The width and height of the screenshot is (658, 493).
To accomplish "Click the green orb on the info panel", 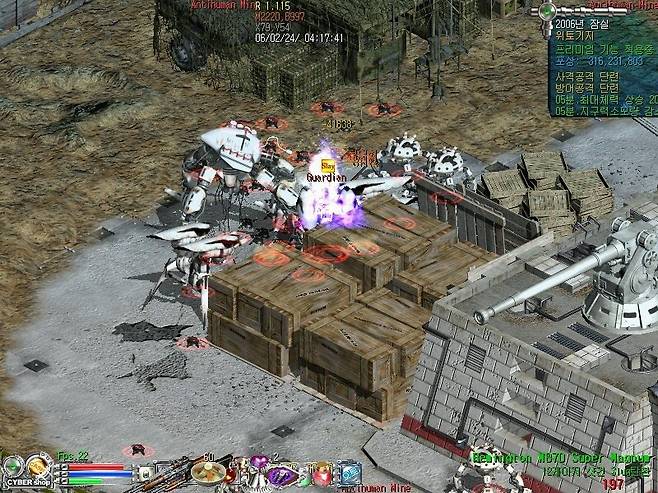I will 547,11.
